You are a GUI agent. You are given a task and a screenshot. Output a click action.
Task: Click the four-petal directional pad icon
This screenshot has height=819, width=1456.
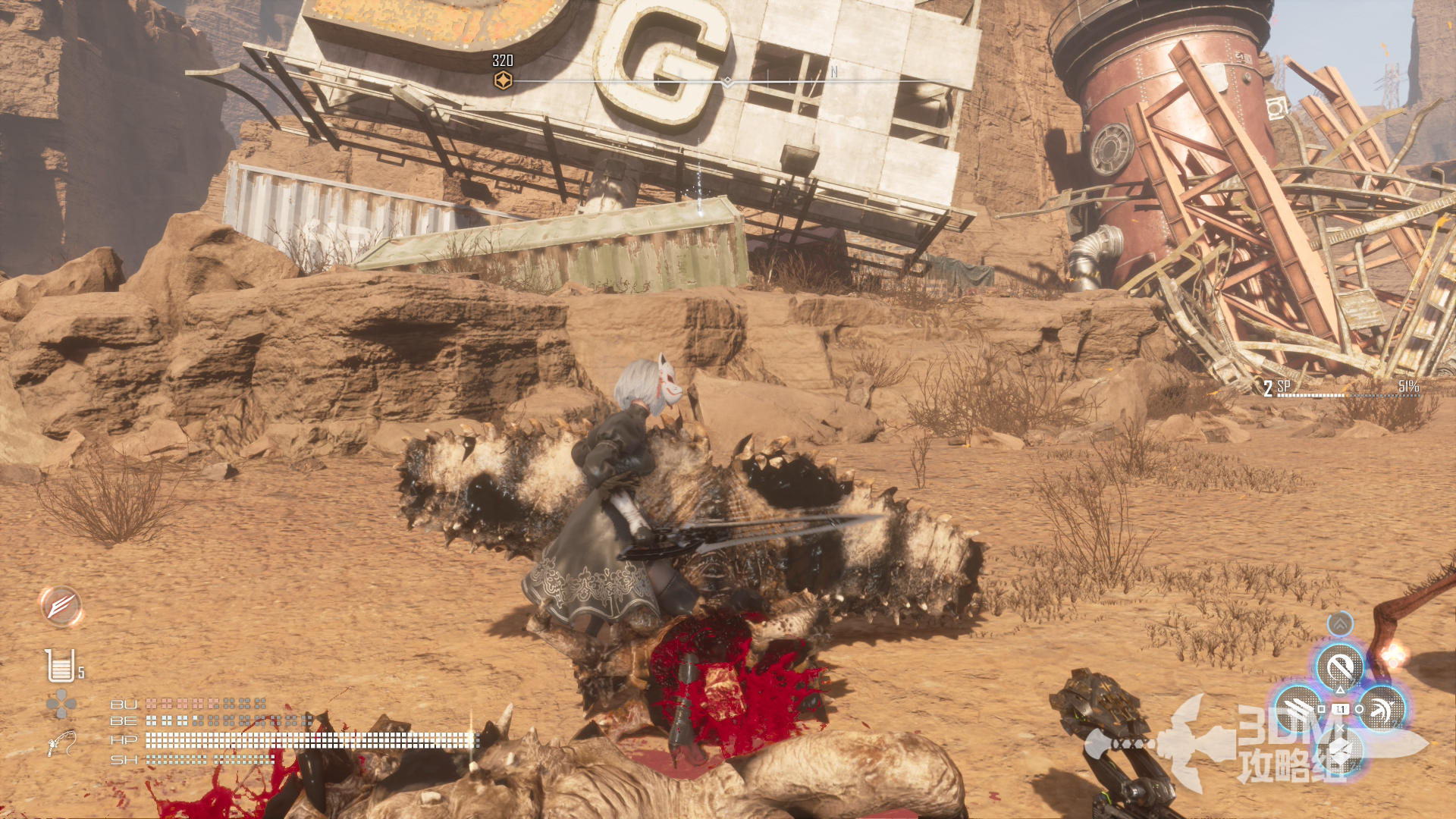[61, 704]
